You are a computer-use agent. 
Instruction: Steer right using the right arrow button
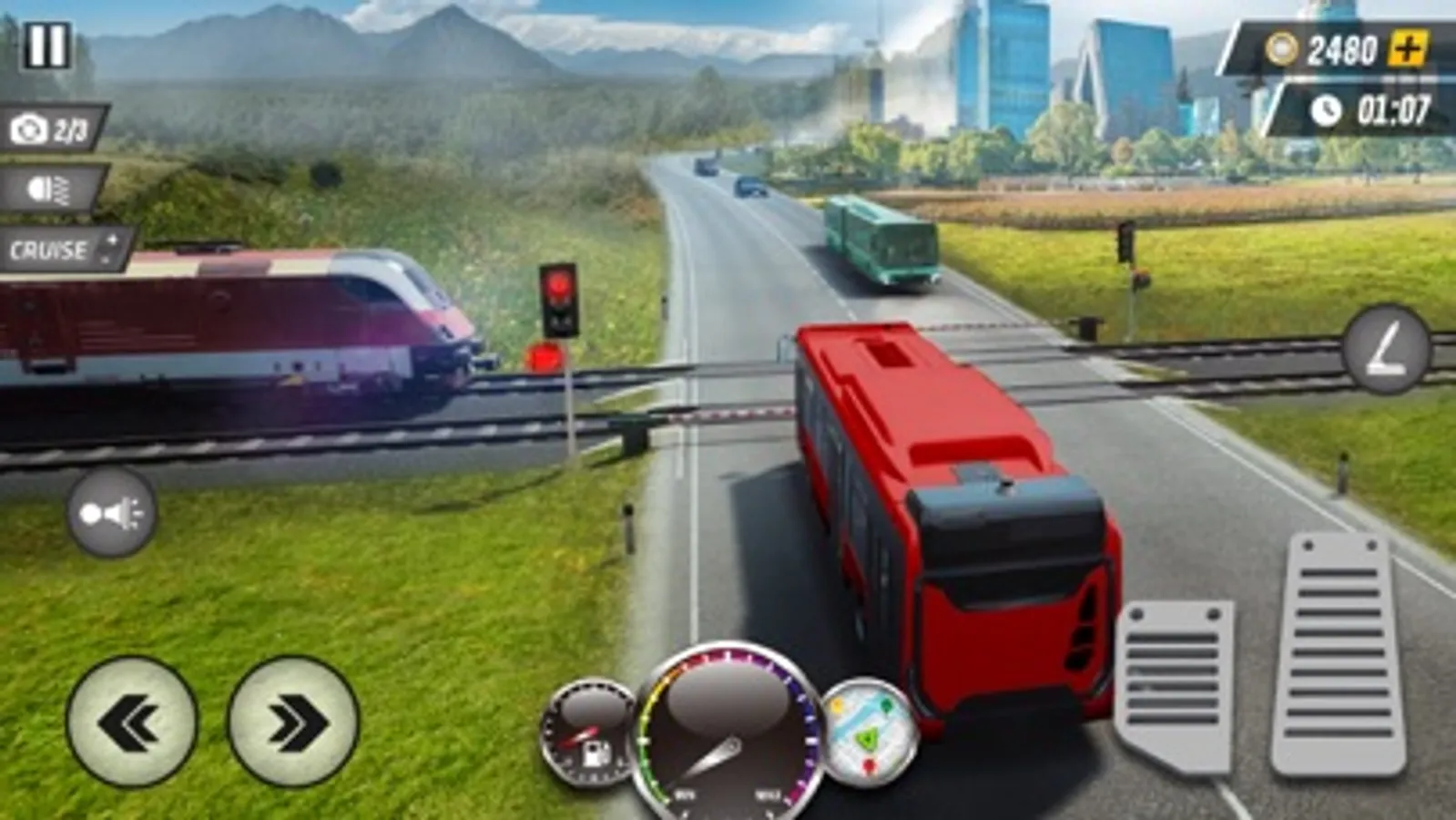pyautogui.click(x=287, y=720)
